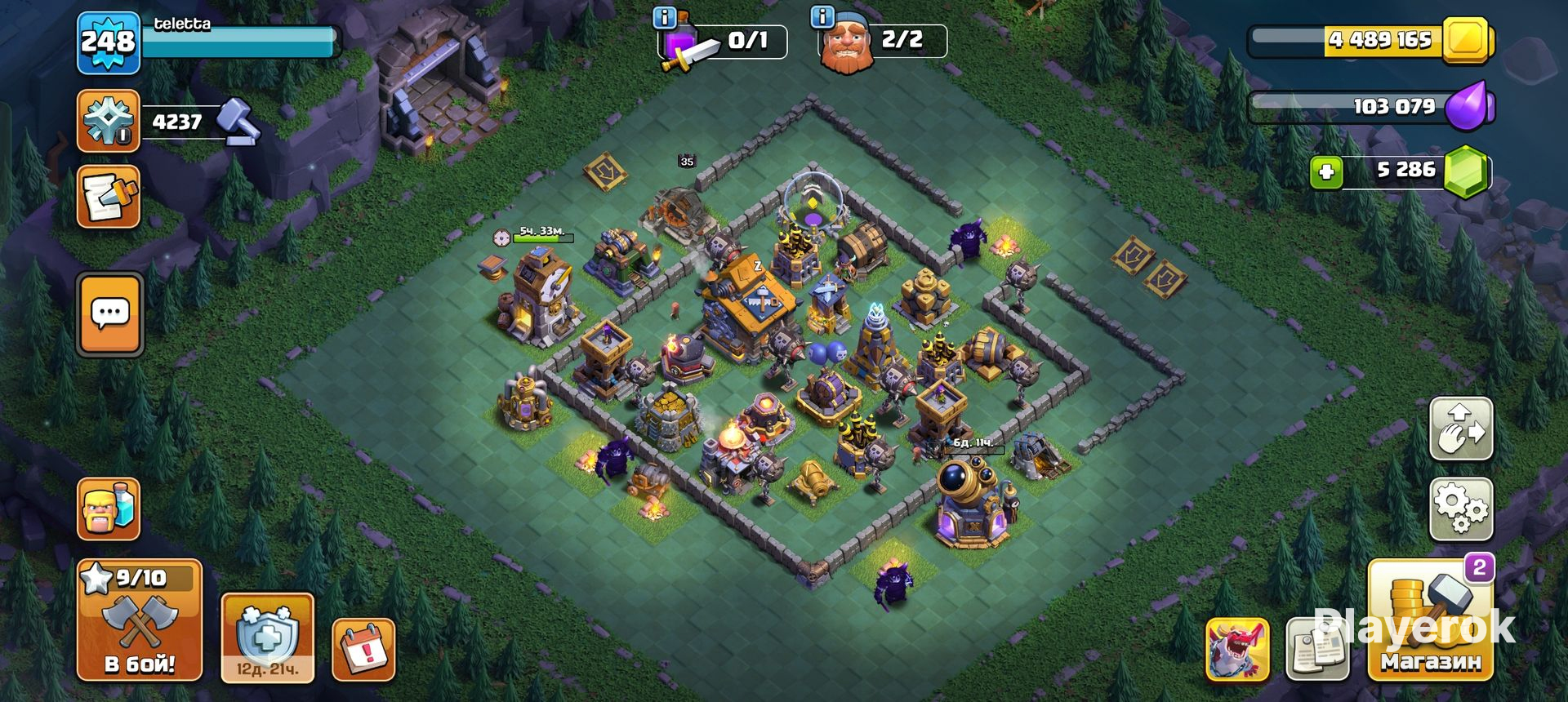This screenshot has width=1568, height=702.
Task: Open the newspaper news button
Action: pos(1316,650)
